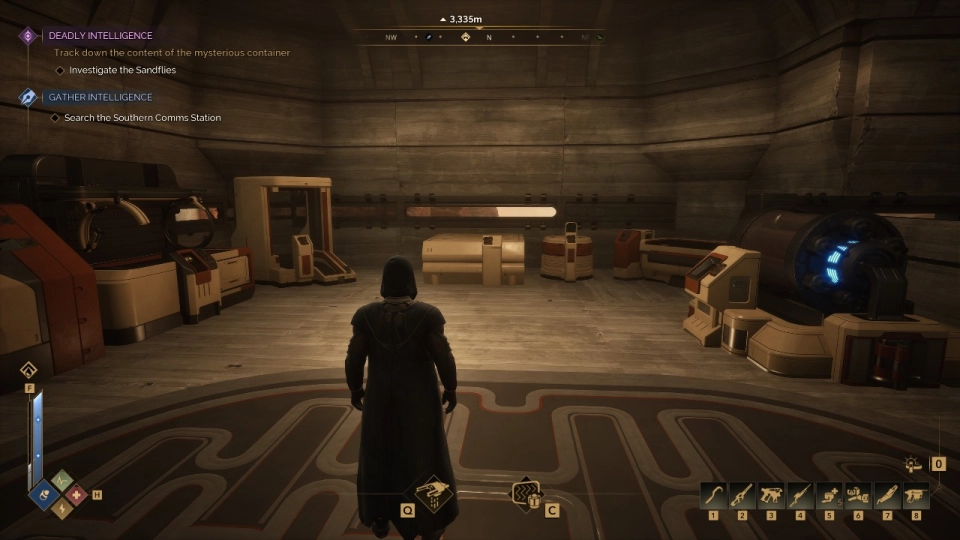The width and height of the screenshot is (960, 540).
Task: Select the hooked tool in hotbar slot 1
Action: tap(713, 493)
